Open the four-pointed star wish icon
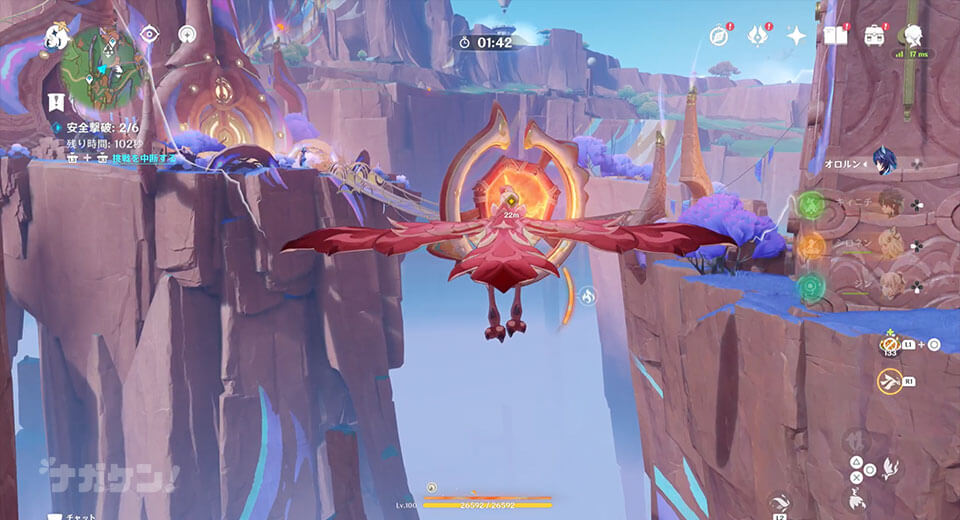 796,36
